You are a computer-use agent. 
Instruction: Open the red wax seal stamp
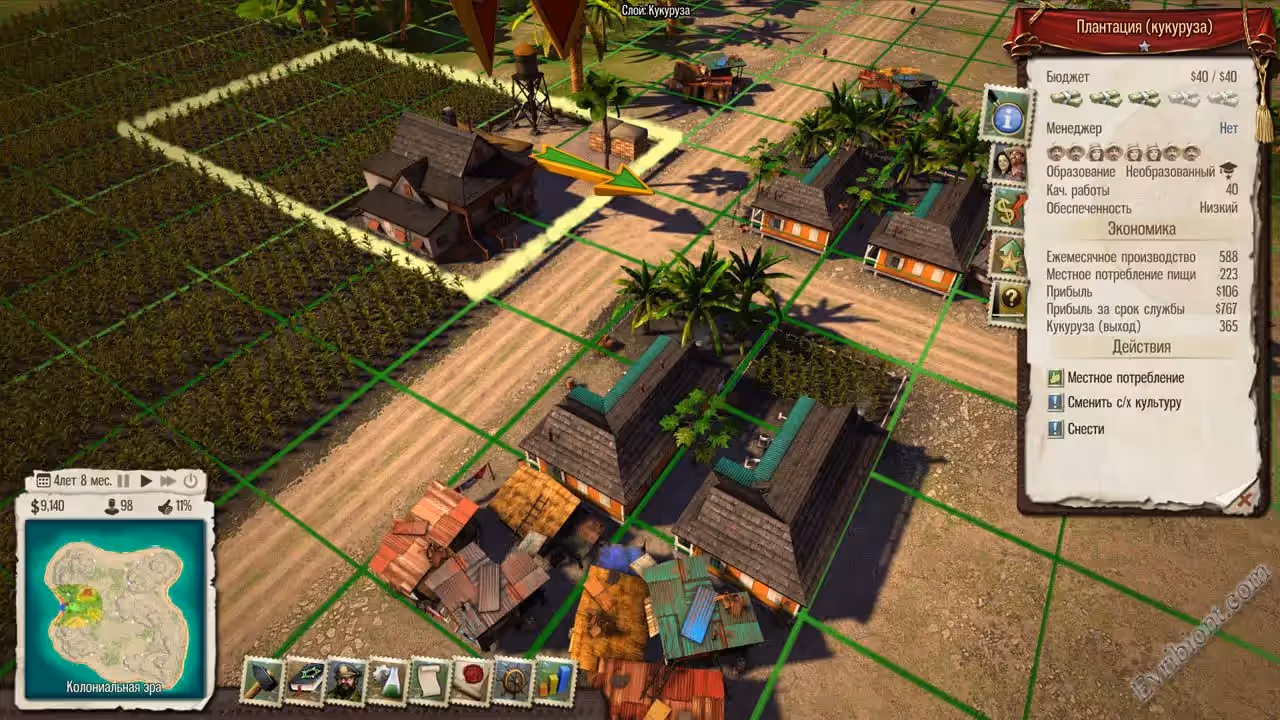pos(471,681)
